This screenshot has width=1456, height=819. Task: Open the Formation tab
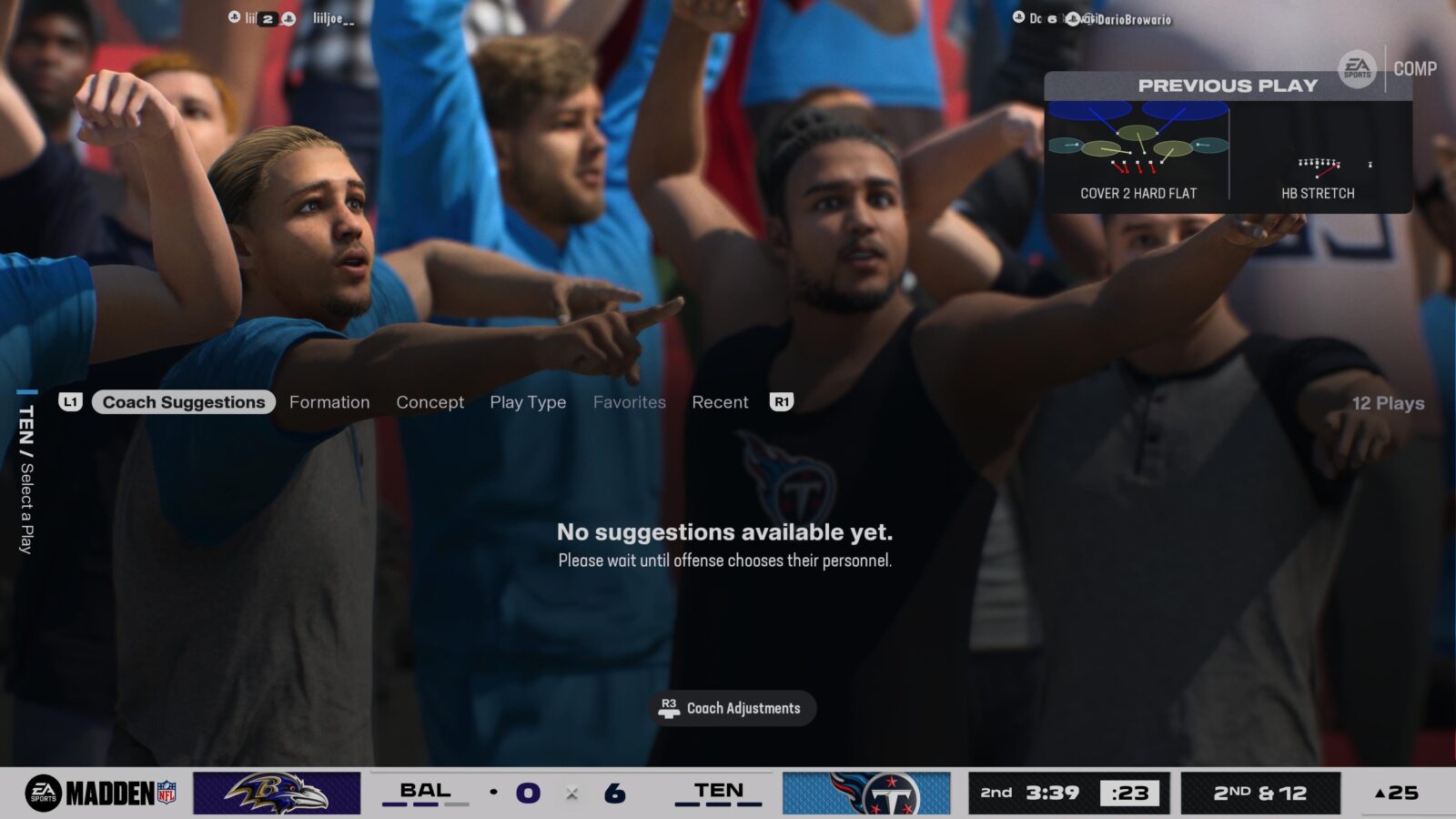point(329,402)
